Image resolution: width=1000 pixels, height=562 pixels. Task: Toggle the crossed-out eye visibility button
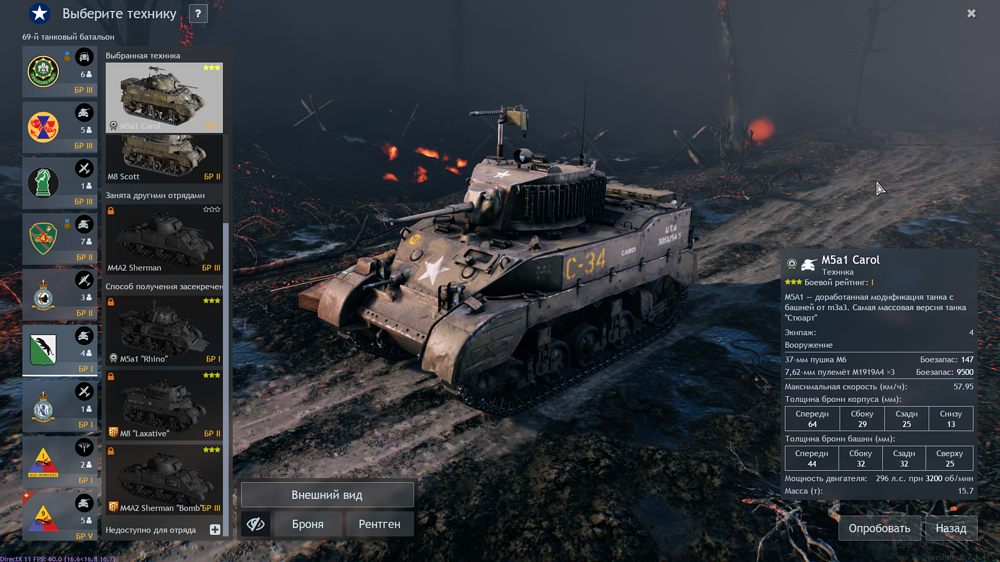[x=256, y=524]
